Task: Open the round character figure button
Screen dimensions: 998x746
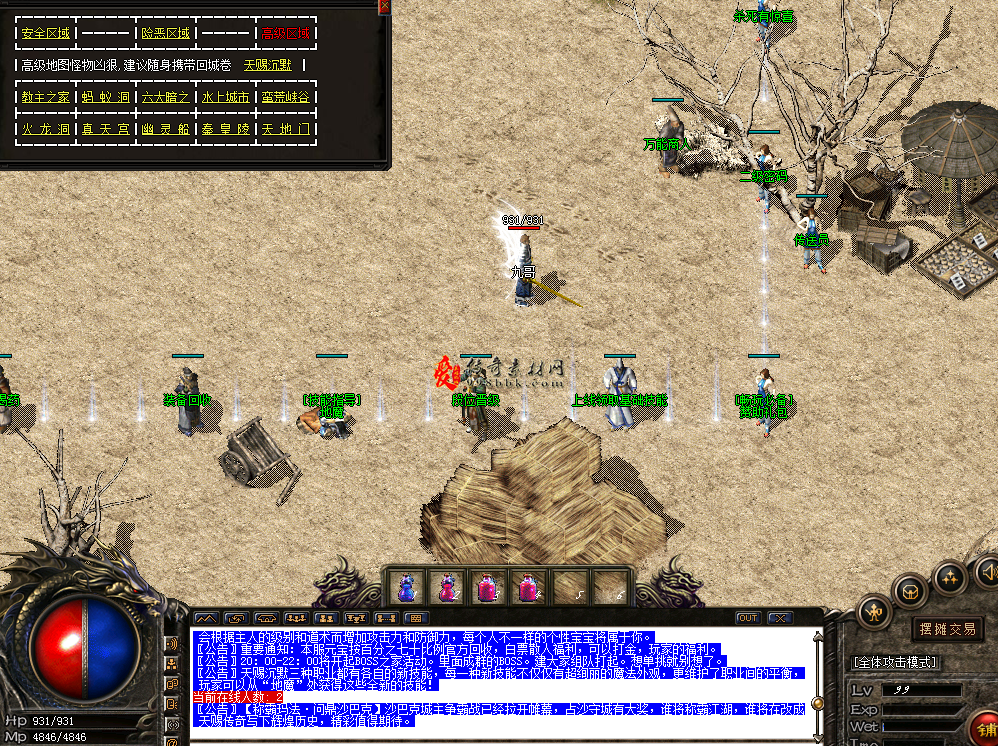Action: coord(875,611)
